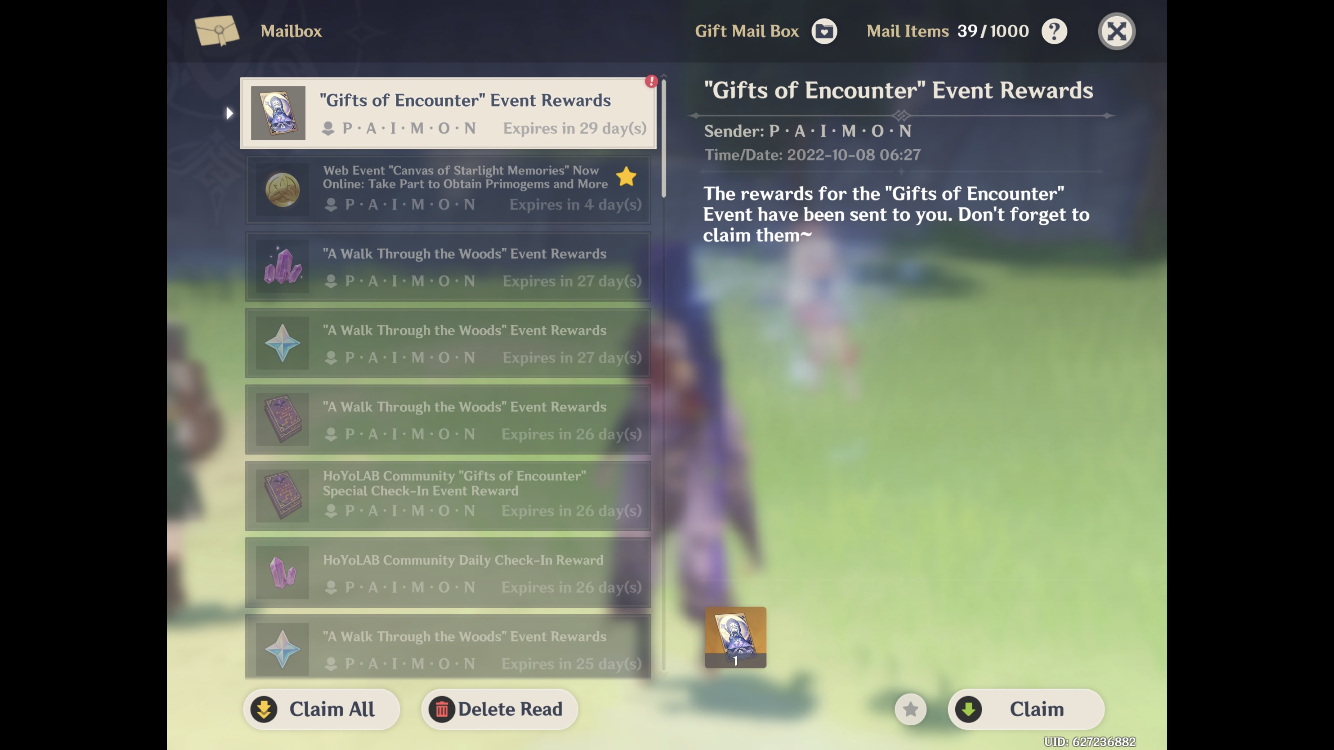Open the Gifts of Encounter Event Rewards mail

(448, 112)
